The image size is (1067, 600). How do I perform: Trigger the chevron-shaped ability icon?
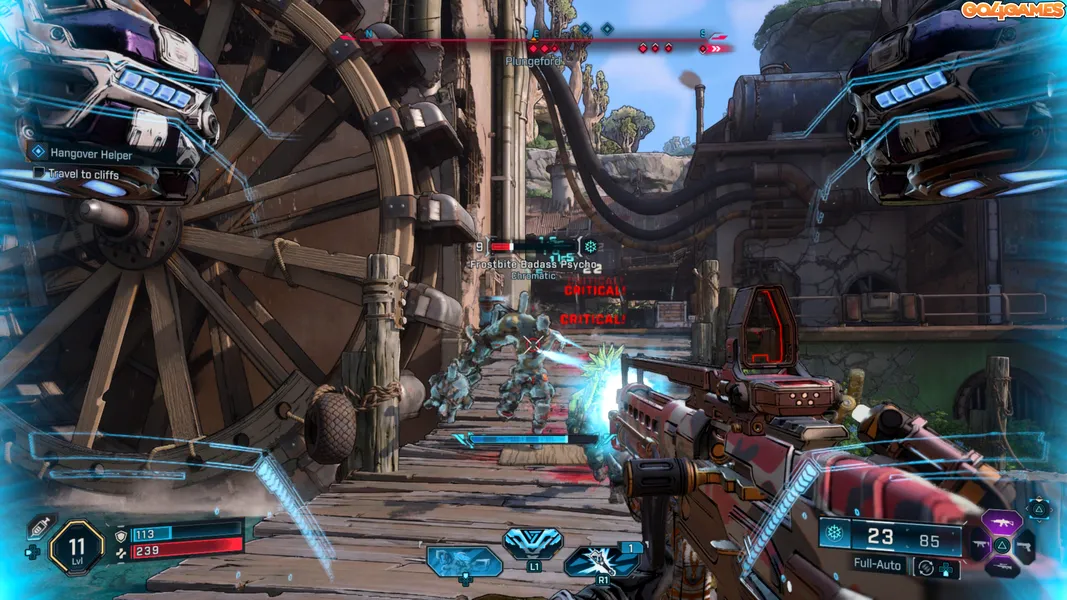pos(533,543)
